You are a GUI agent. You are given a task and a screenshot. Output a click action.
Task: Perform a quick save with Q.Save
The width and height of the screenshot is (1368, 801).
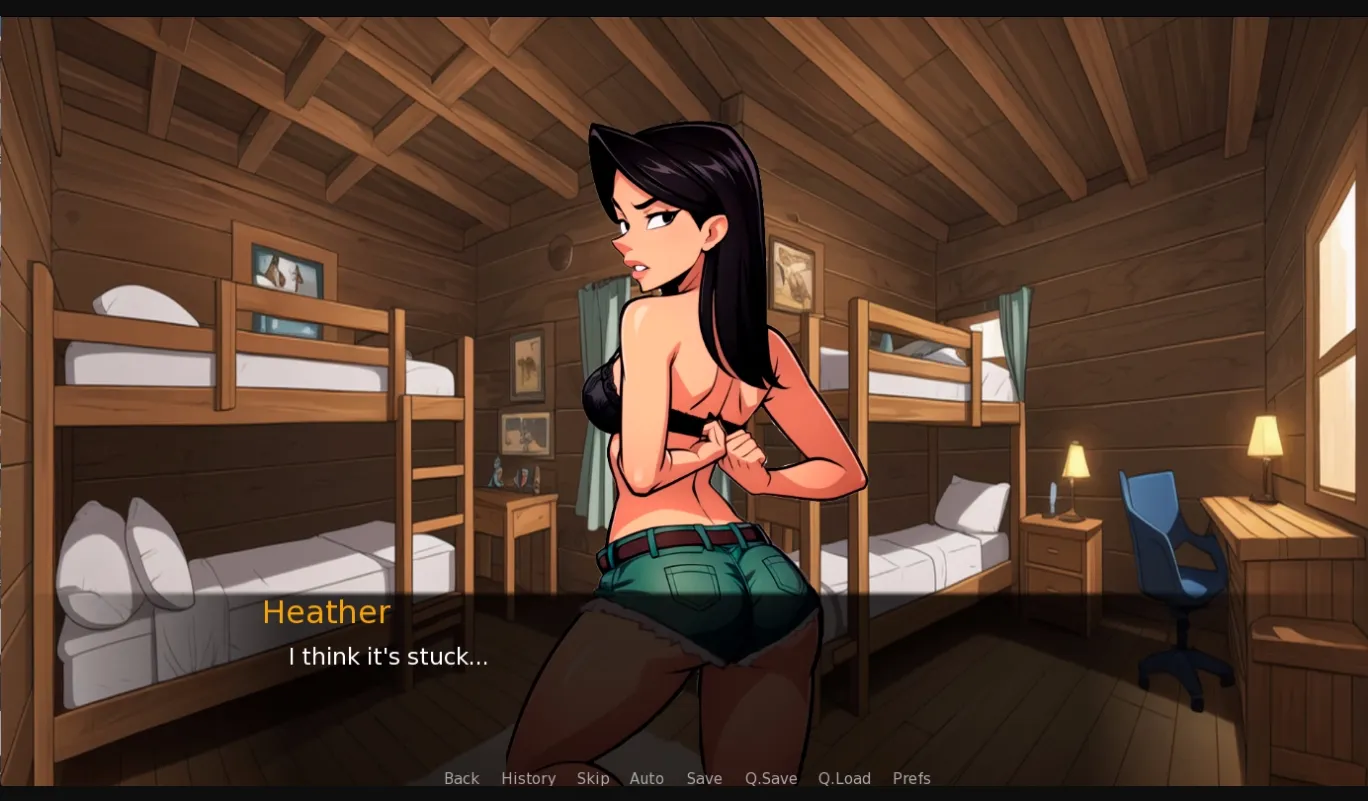[x=770, y=778]
